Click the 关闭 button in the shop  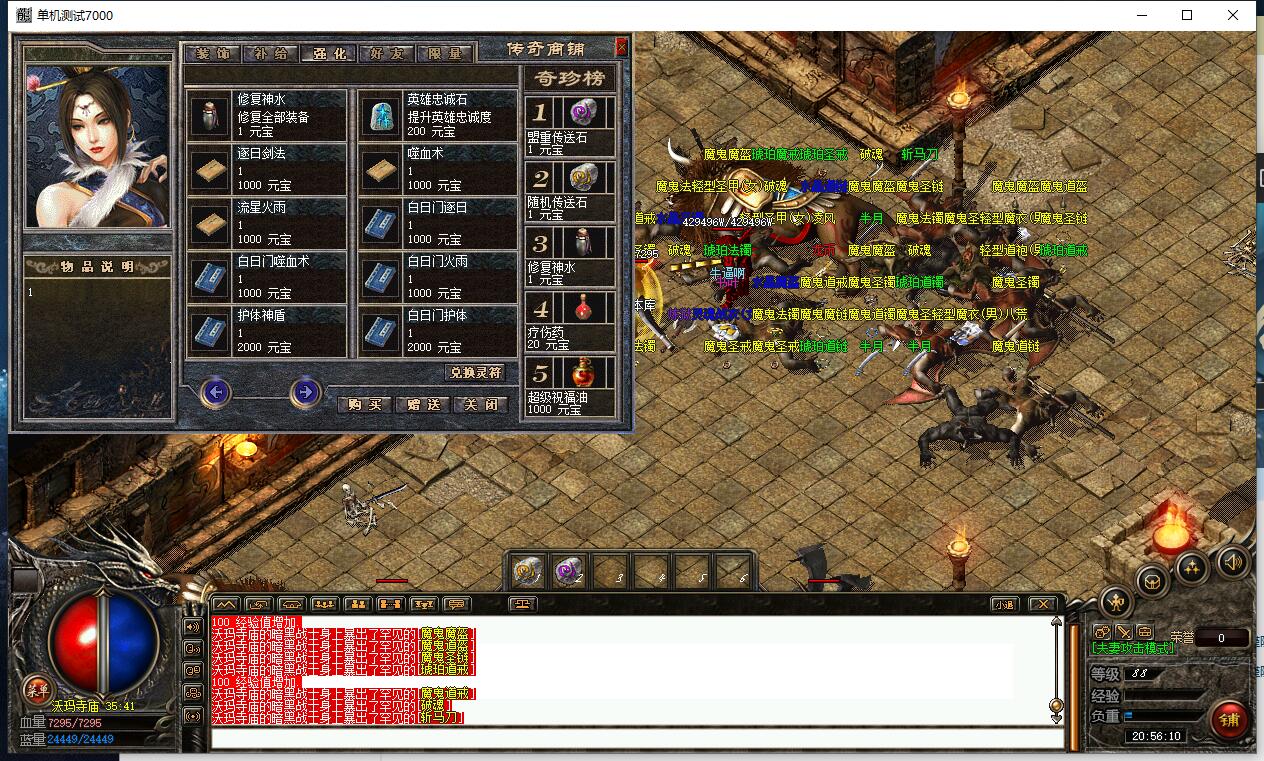coord(480,405)
